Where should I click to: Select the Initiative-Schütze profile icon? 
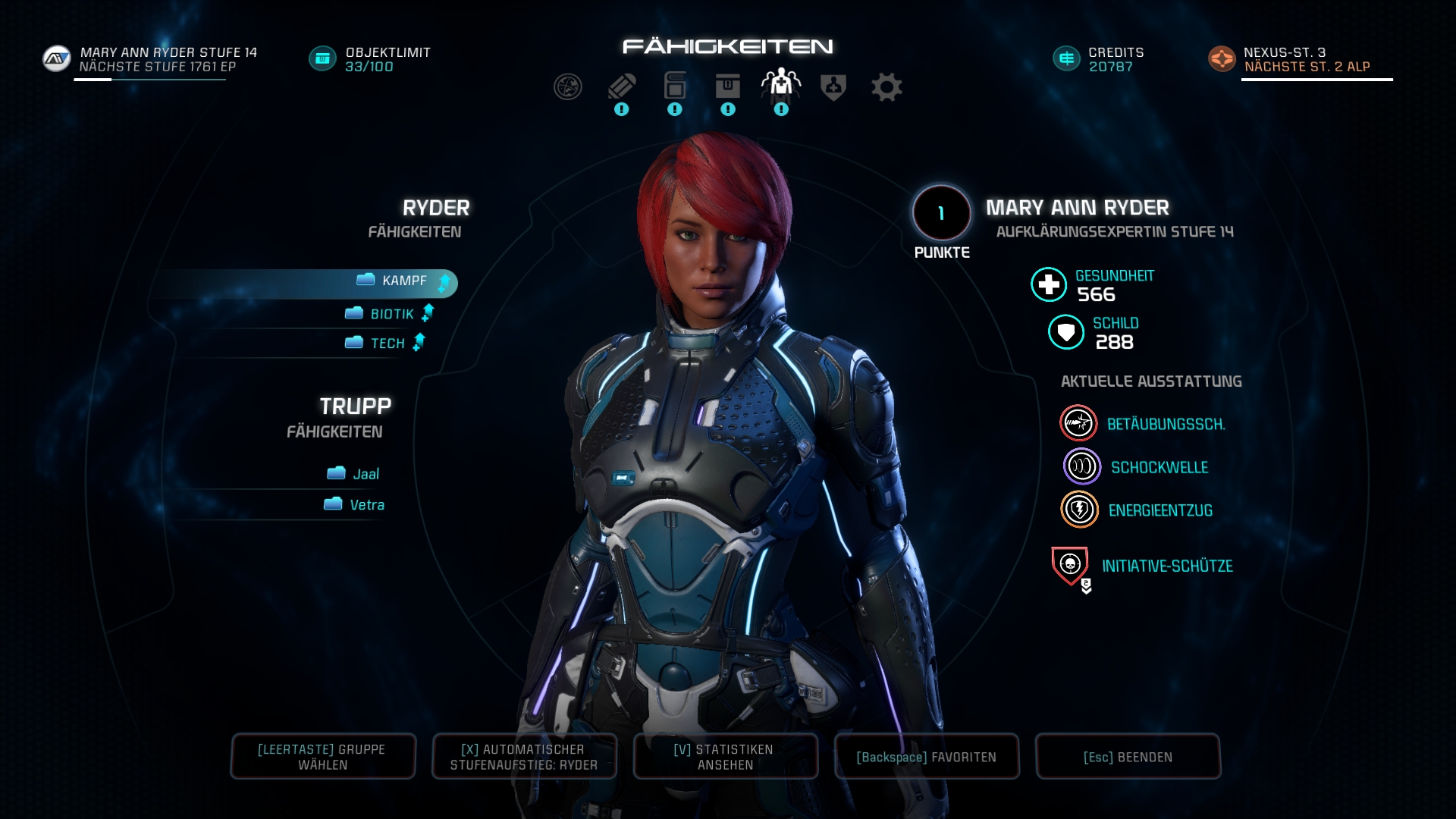pyautogui.click(x=1070, y=563)
